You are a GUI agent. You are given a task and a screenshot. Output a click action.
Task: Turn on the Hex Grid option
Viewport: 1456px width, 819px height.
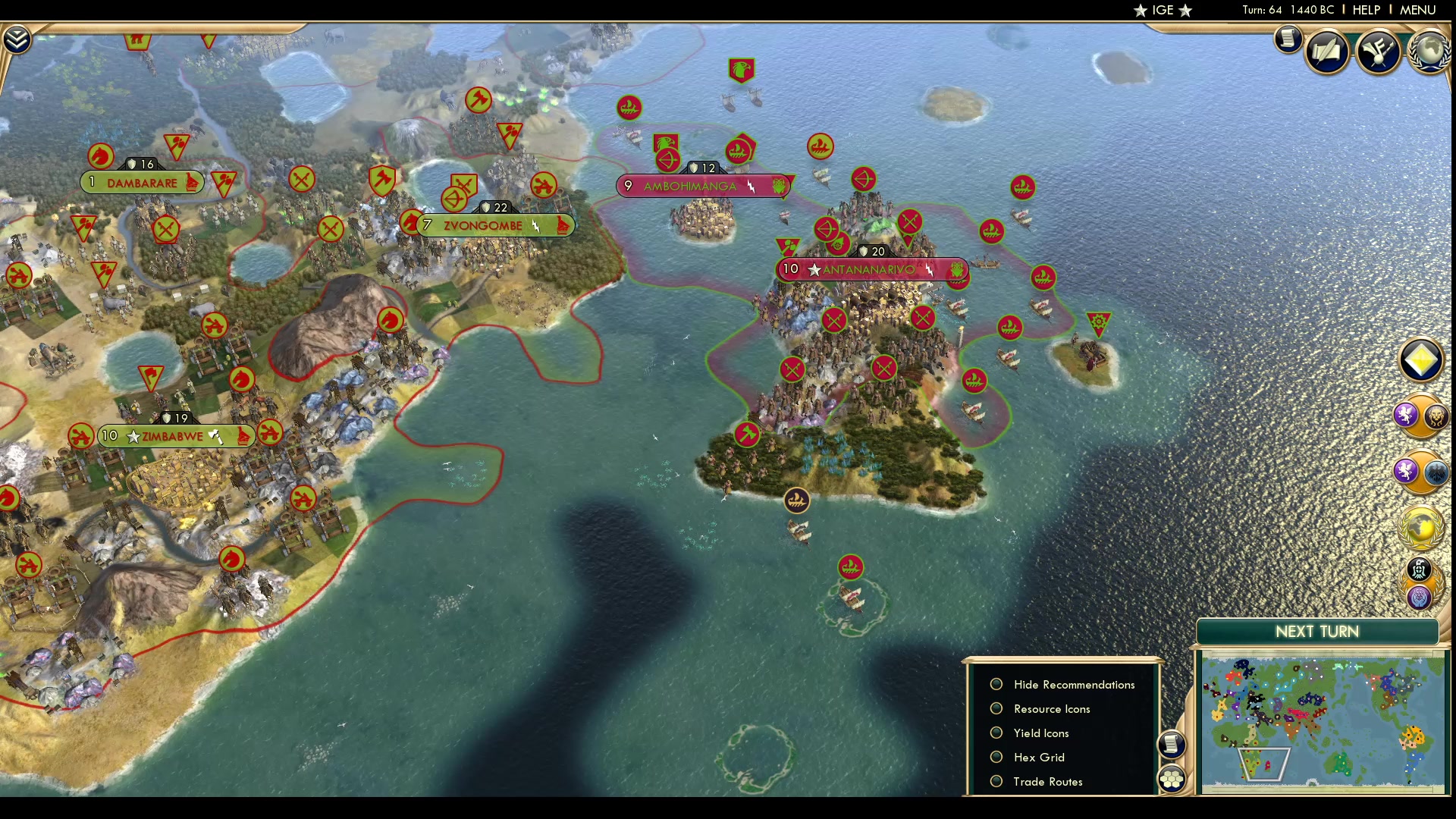[x=996, y=758]
